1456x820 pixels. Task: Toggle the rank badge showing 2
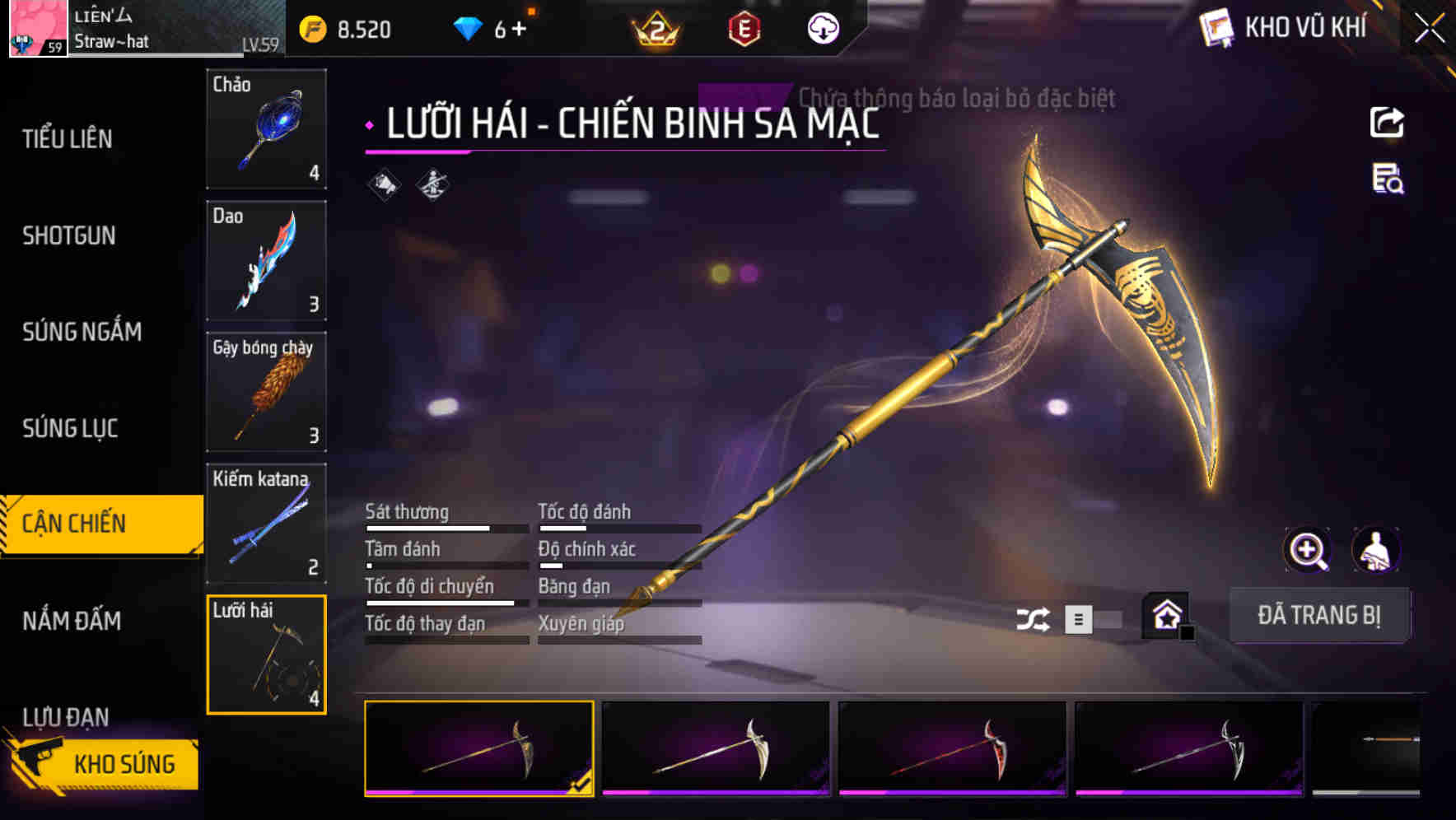655,27
